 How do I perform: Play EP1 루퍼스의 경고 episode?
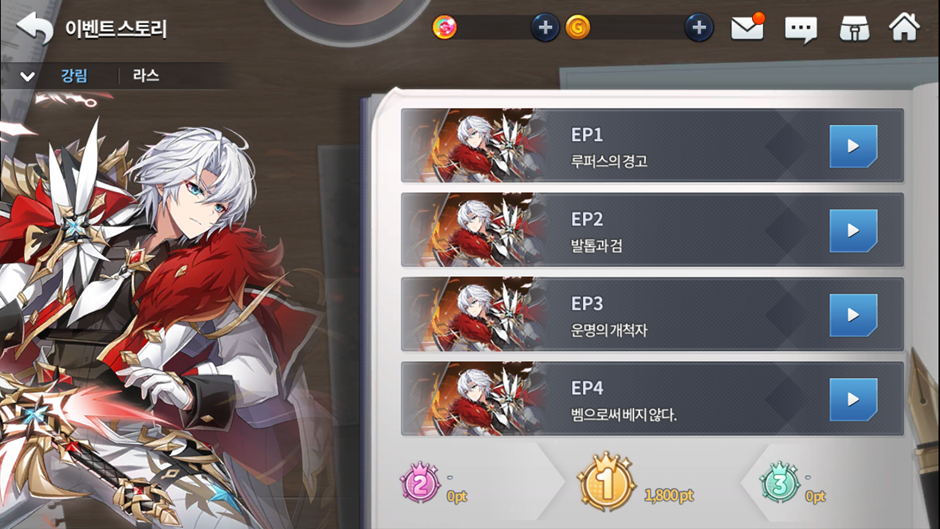point(852,146)
